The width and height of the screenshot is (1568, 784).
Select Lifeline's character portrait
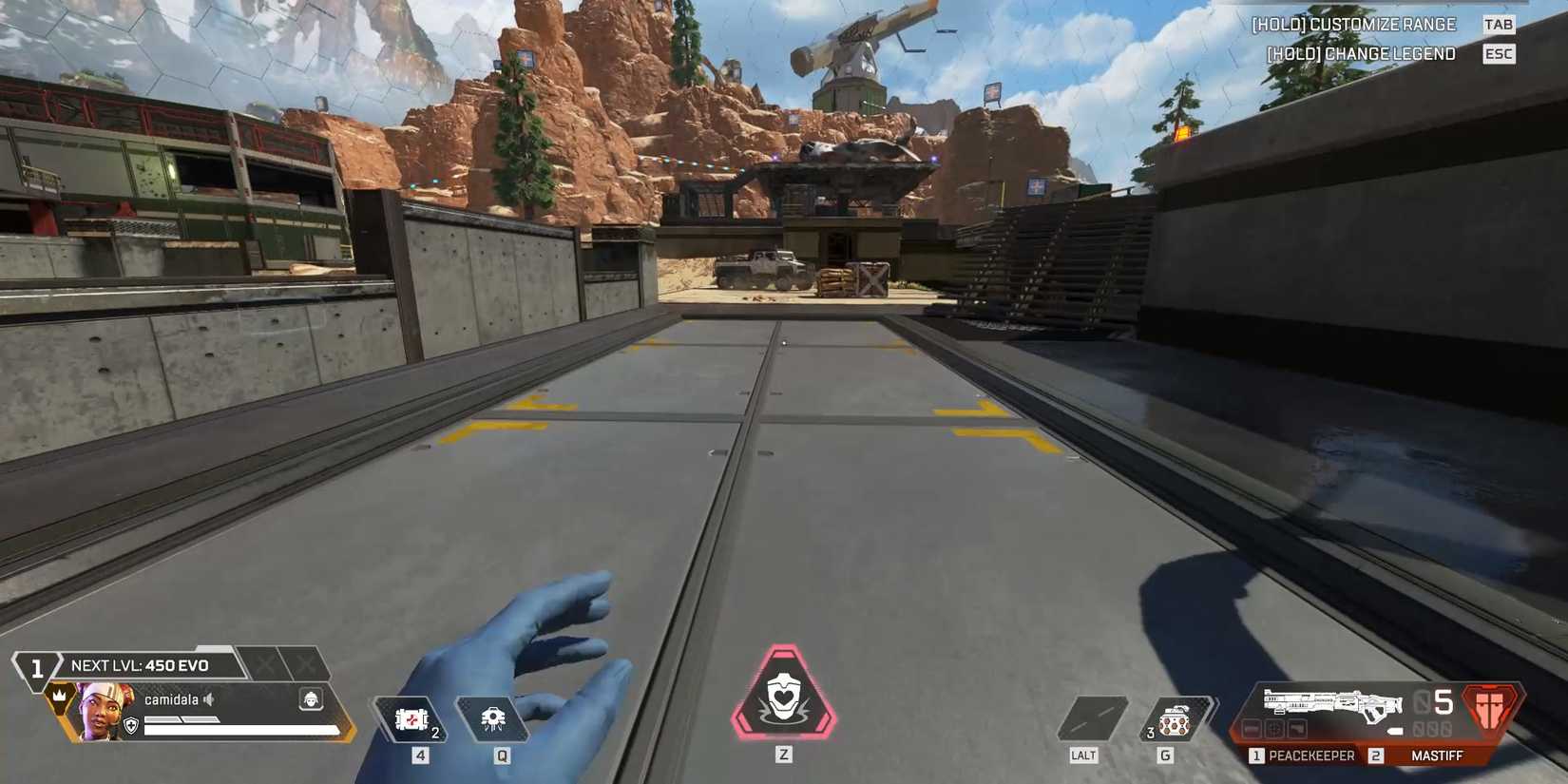[100, 711]
